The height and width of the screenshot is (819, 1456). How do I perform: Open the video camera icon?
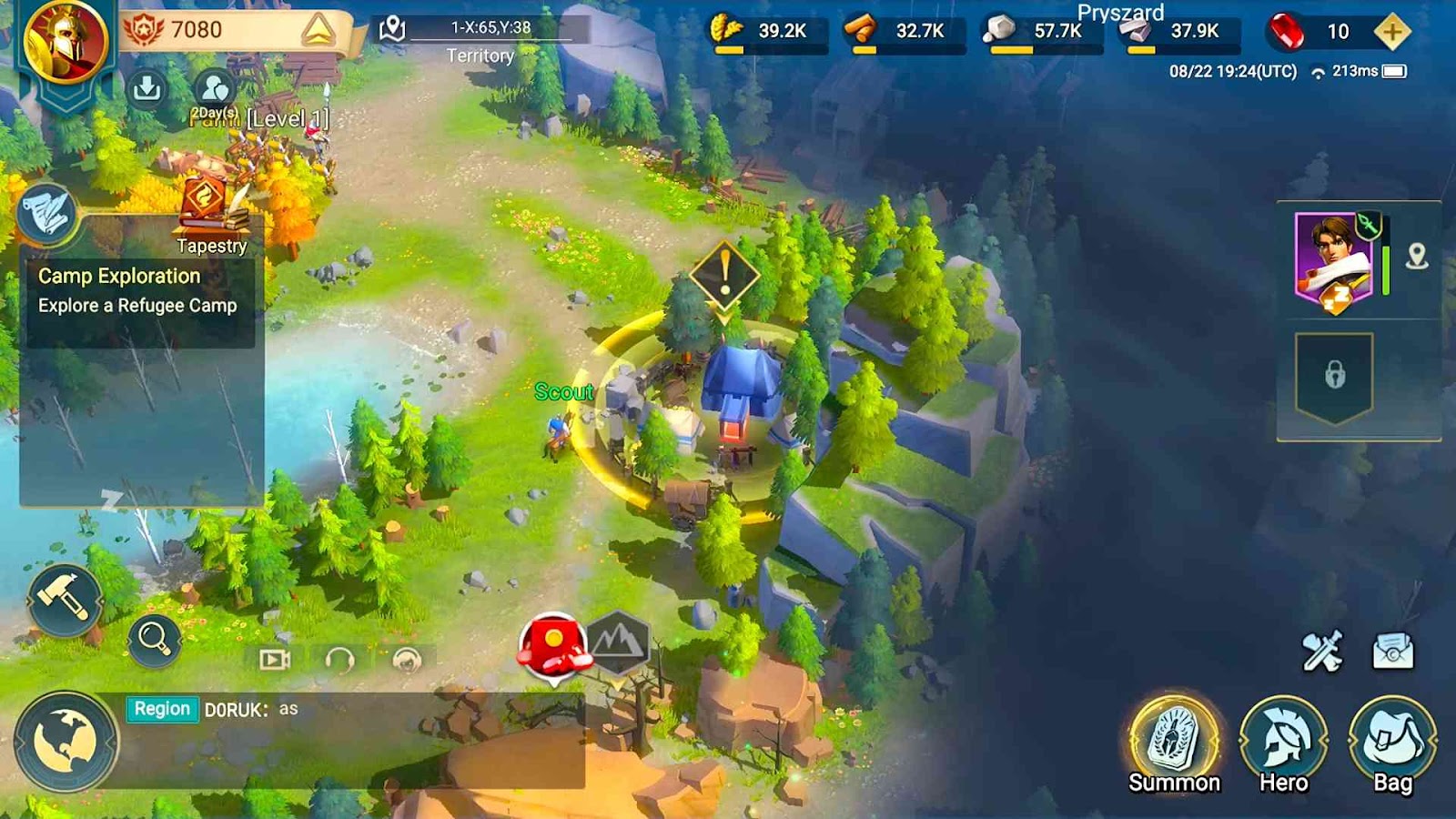274,660
